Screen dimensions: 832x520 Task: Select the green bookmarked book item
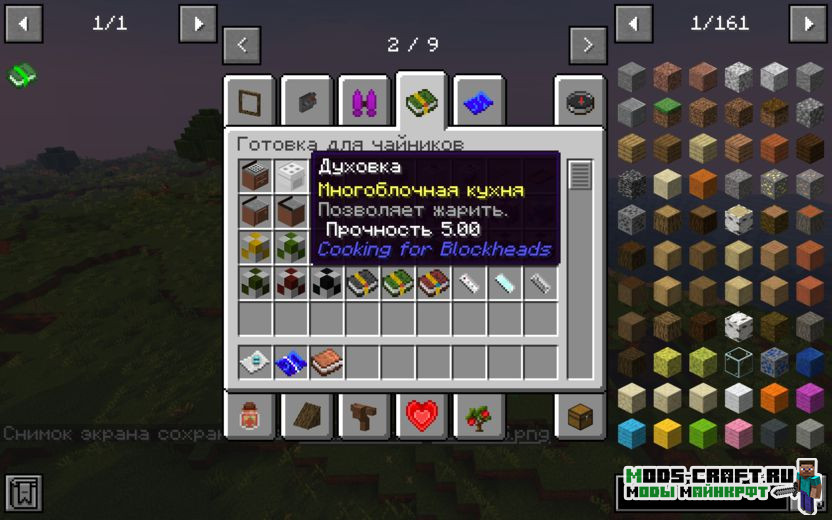pos(22,74)
